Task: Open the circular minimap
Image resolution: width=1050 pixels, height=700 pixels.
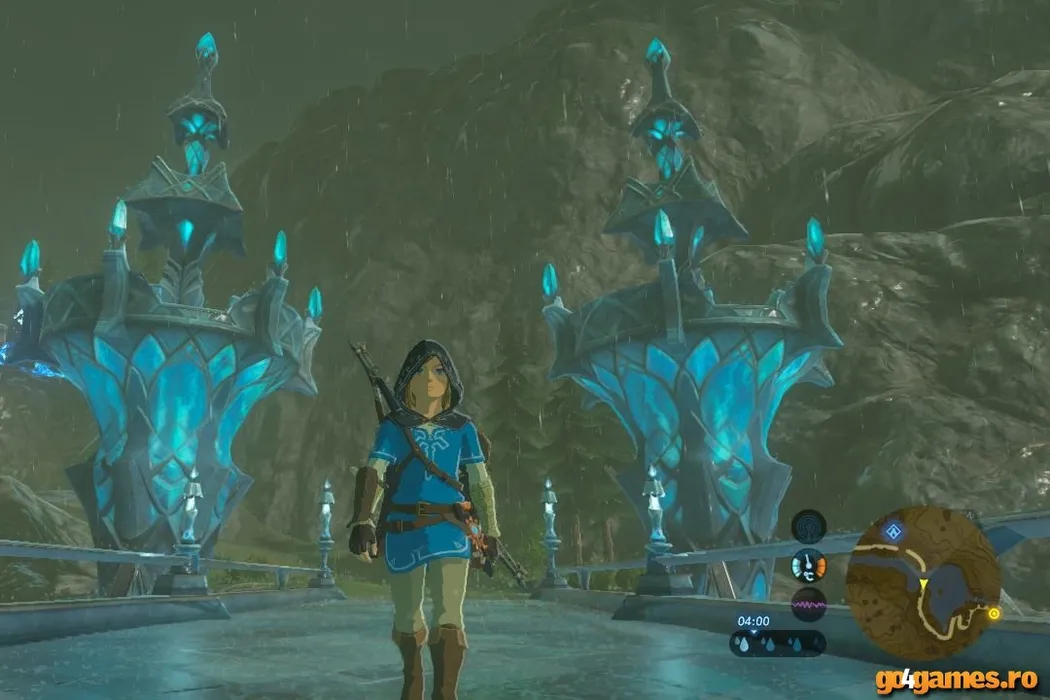Action: pos(922,583)
